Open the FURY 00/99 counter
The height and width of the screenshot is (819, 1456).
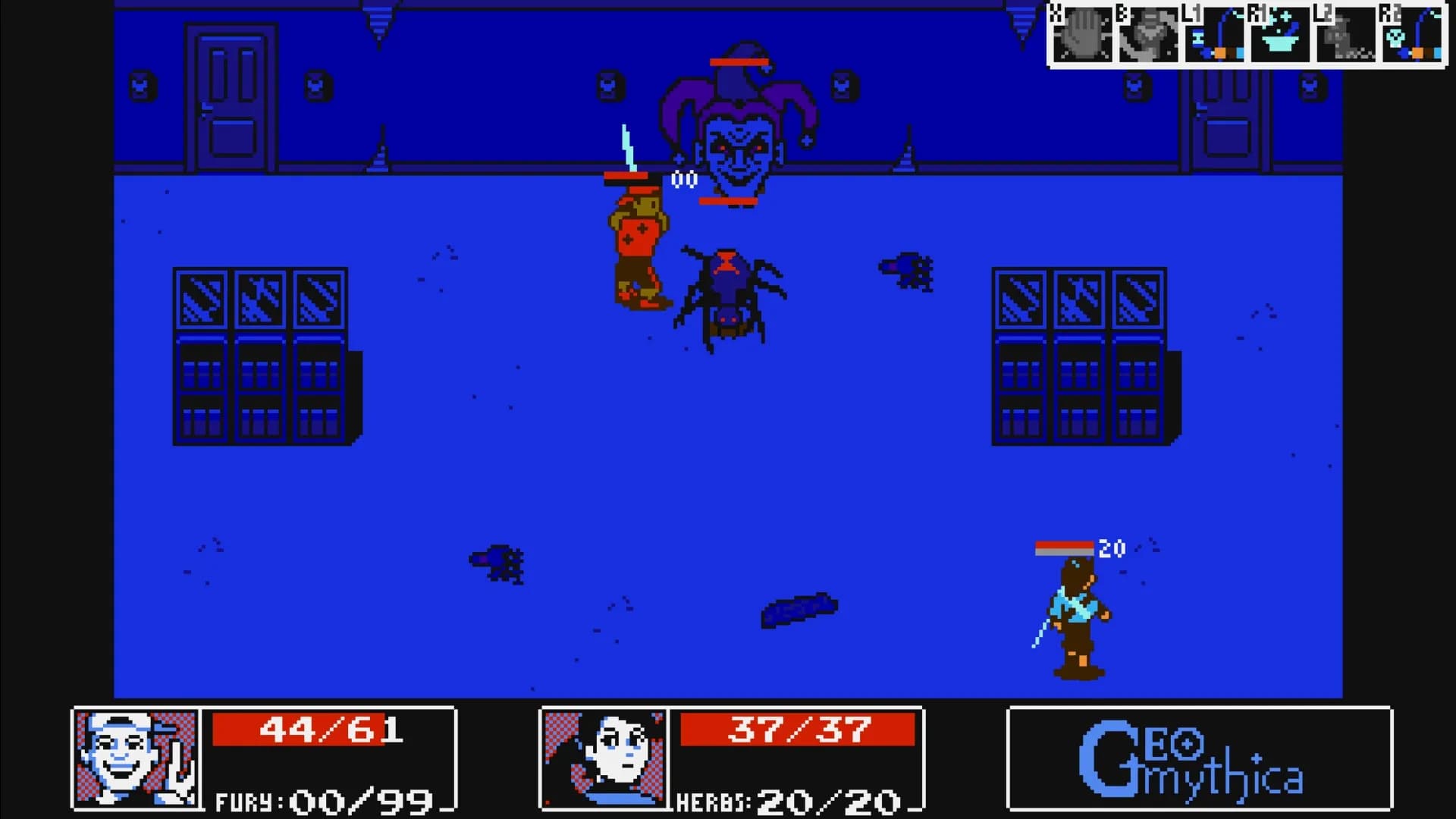pos(322,800)
